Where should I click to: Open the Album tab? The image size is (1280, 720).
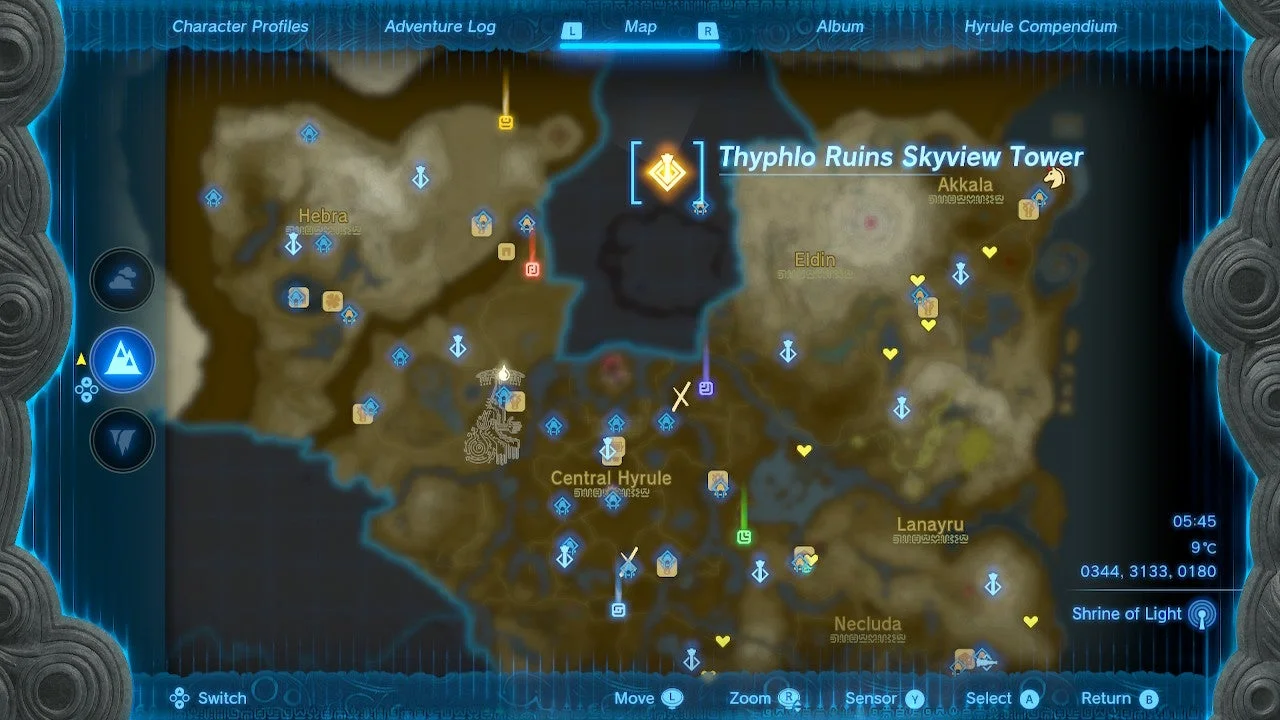click(x=840, y=27)
